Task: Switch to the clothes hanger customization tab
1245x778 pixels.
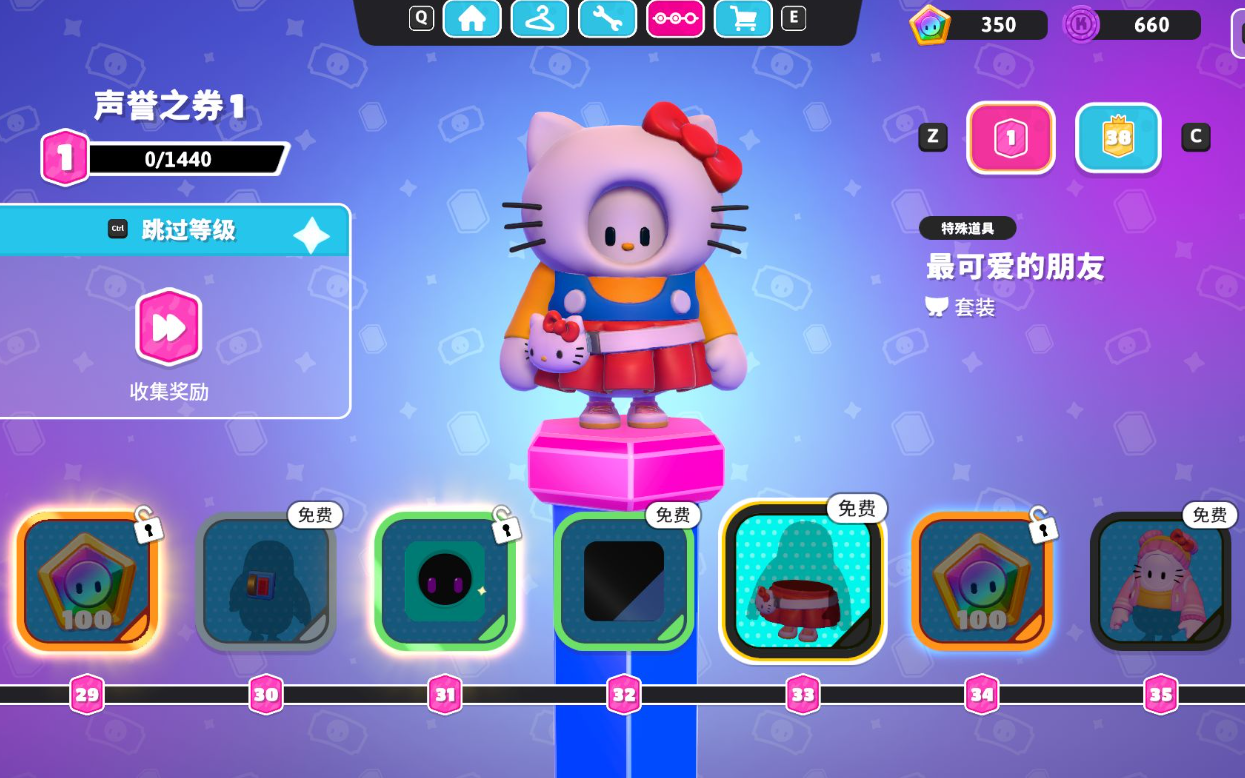Action: [540, 18]
